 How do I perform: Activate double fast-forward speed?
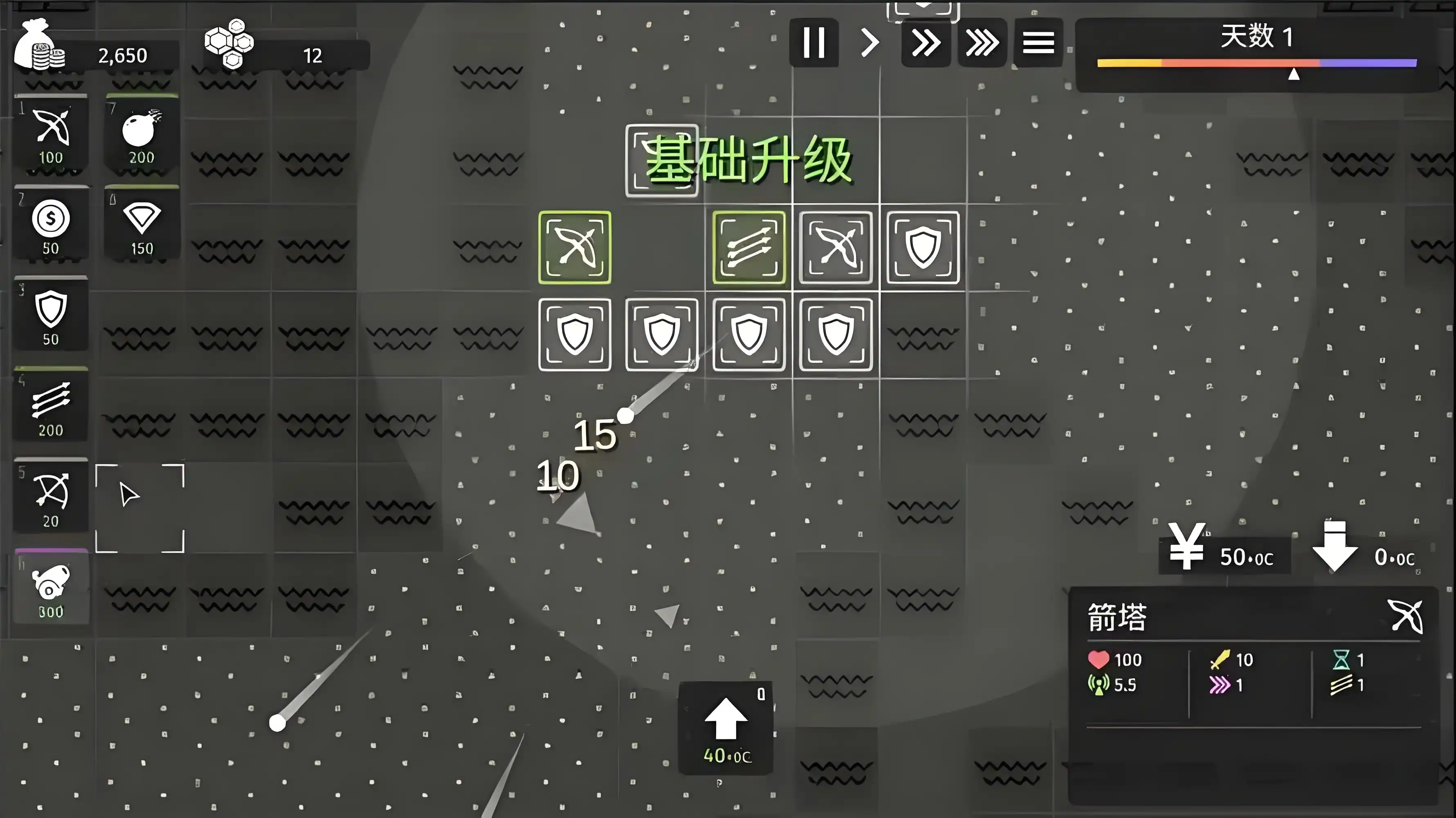coord(926,43)
